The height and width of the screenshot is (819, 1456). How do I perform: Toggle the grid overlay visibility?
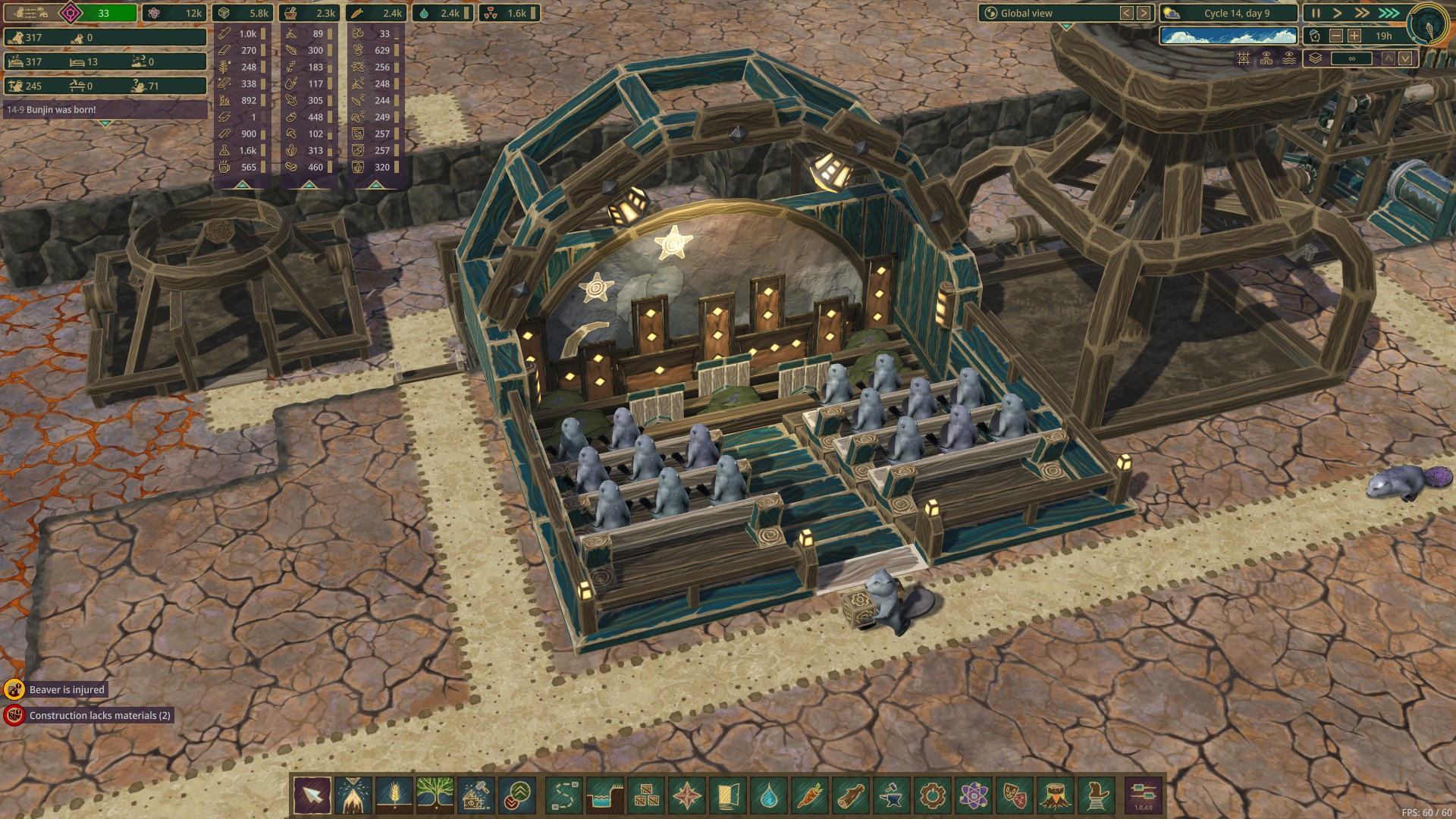click(1244, 58)
